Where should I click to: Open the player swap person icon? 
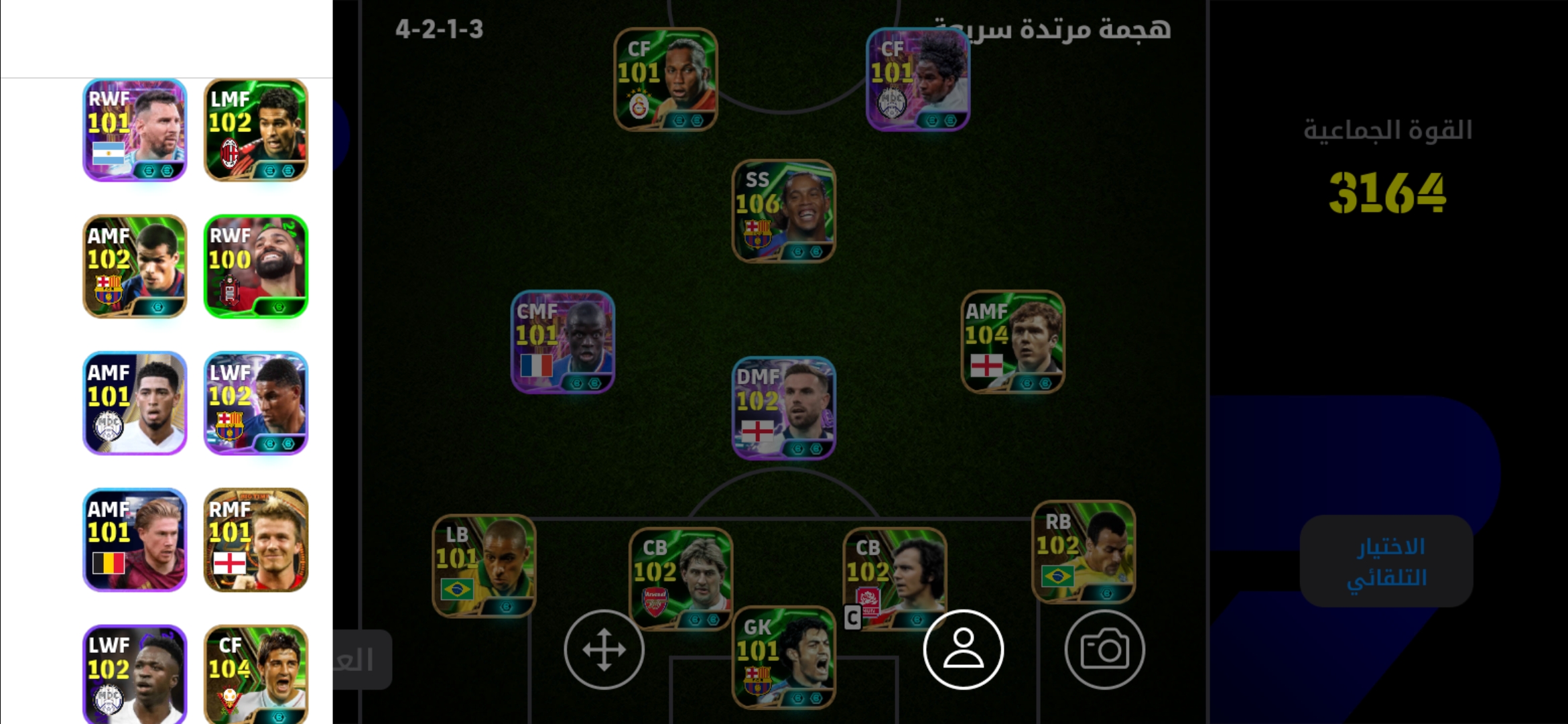[x=963, y=649]
